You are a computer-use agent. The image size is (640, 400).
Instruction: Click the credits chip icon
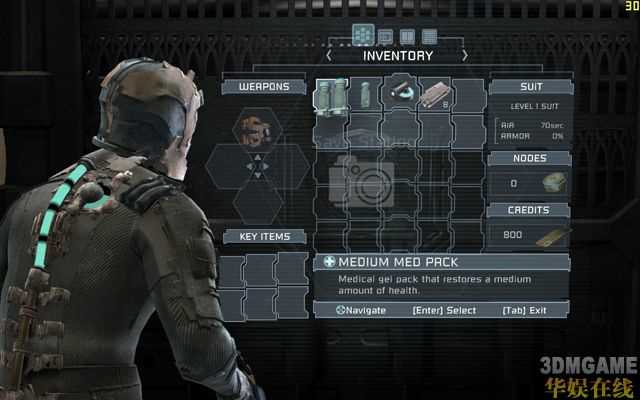point(553,235)
